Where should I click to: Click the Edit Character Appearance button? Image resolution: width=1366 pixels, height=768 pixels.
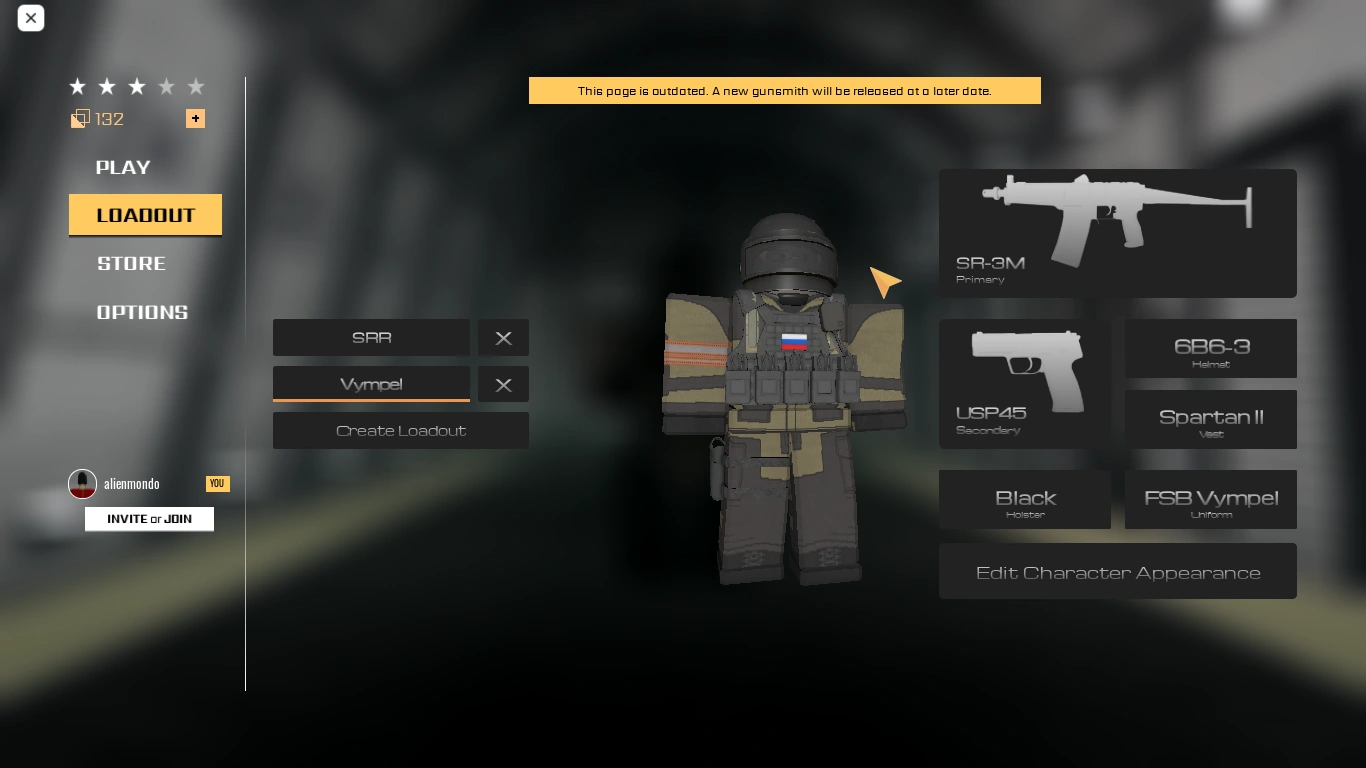point(1117,571)
